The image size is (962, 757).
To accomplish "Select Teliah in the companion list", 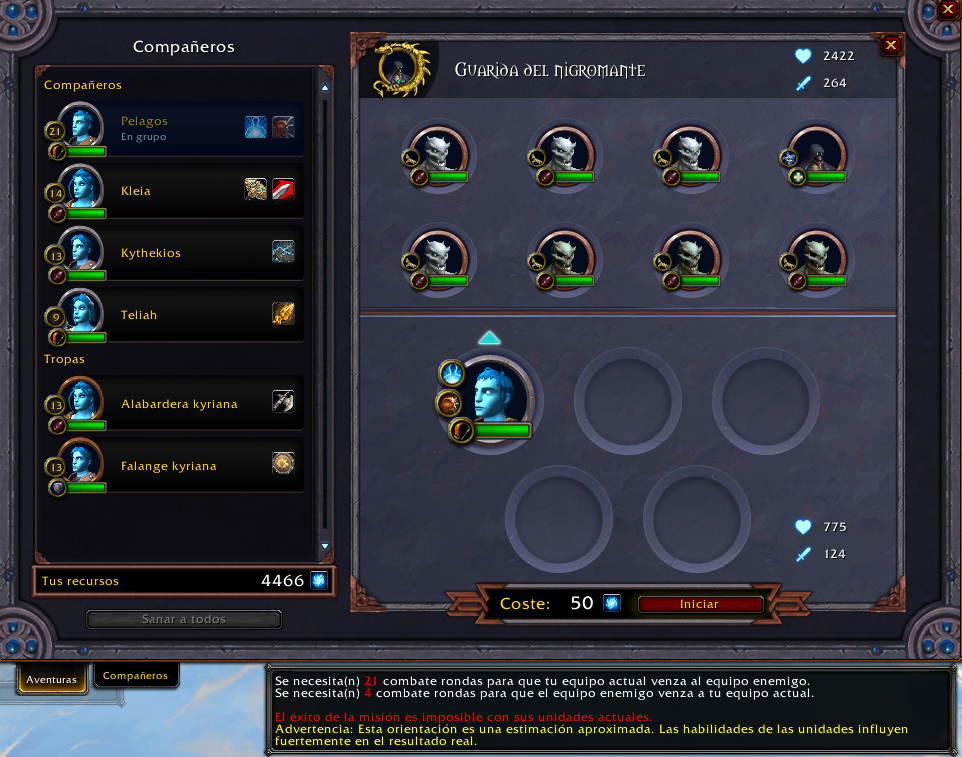I will (139, 315).
